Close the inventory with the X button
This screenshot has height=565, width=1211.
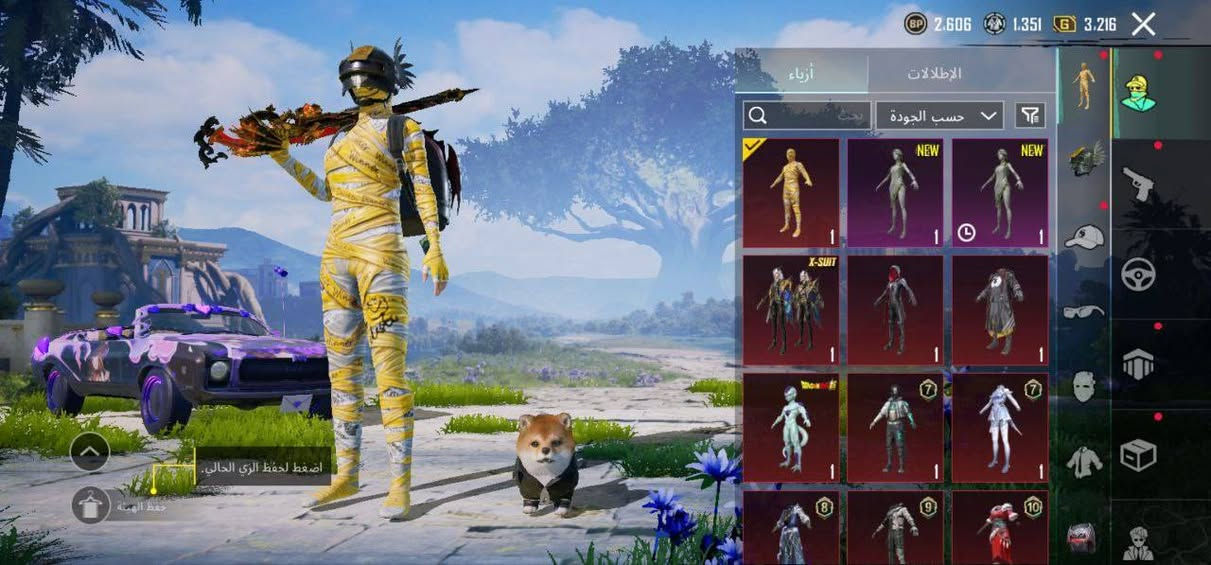click(x=1143, y=25)
